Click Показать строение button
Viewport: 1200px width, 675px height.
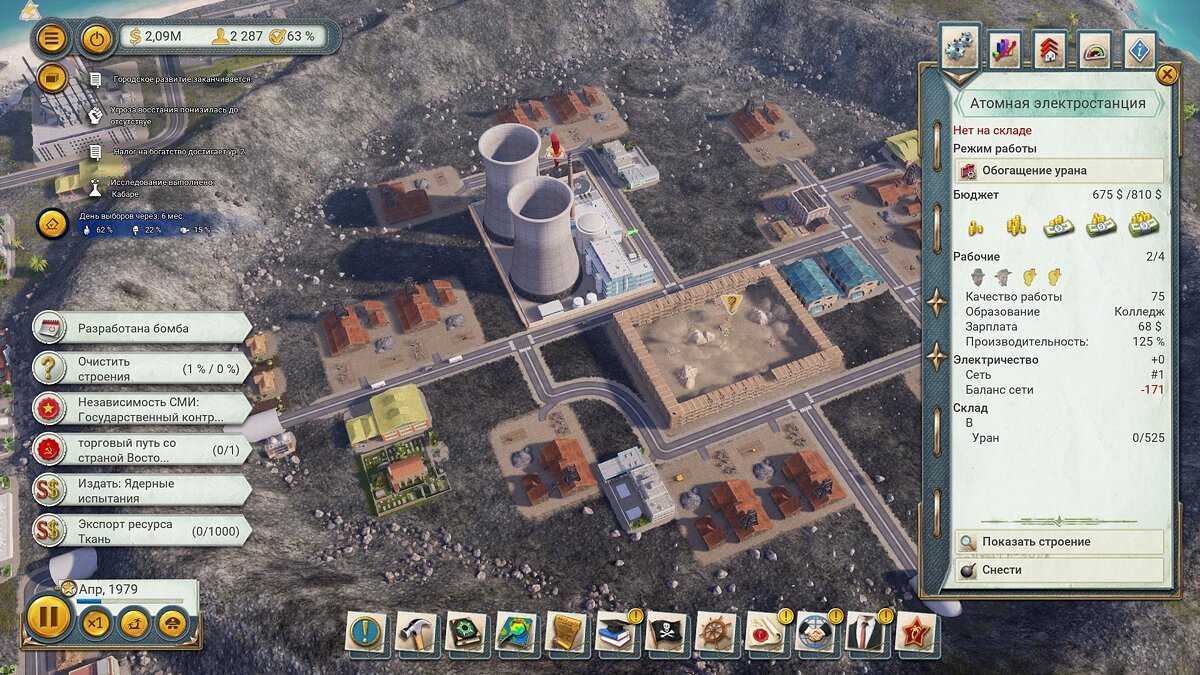pyautogui.click(x=1058, y=542)
